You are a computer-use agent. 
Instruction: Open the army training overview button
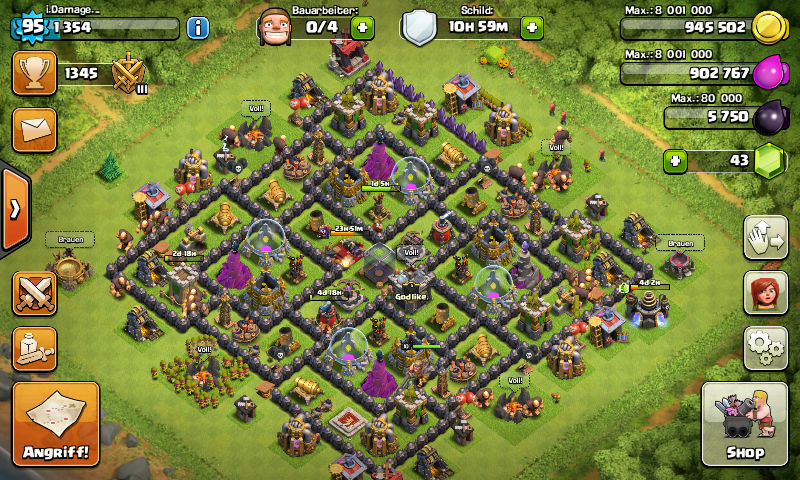(35, 348)
